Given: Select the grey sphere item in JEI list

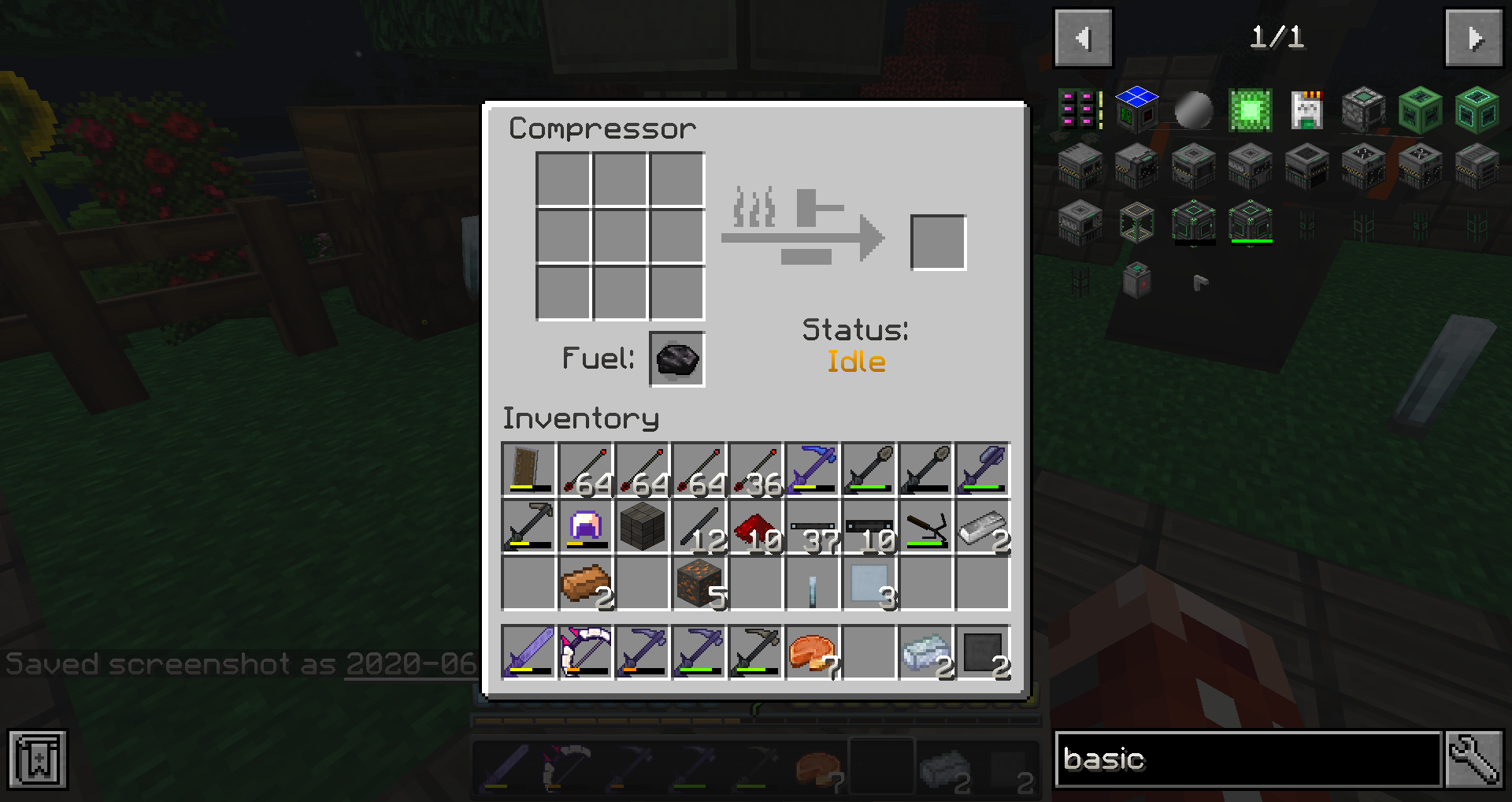Looking at the screenshot, I should [1193, 109].
